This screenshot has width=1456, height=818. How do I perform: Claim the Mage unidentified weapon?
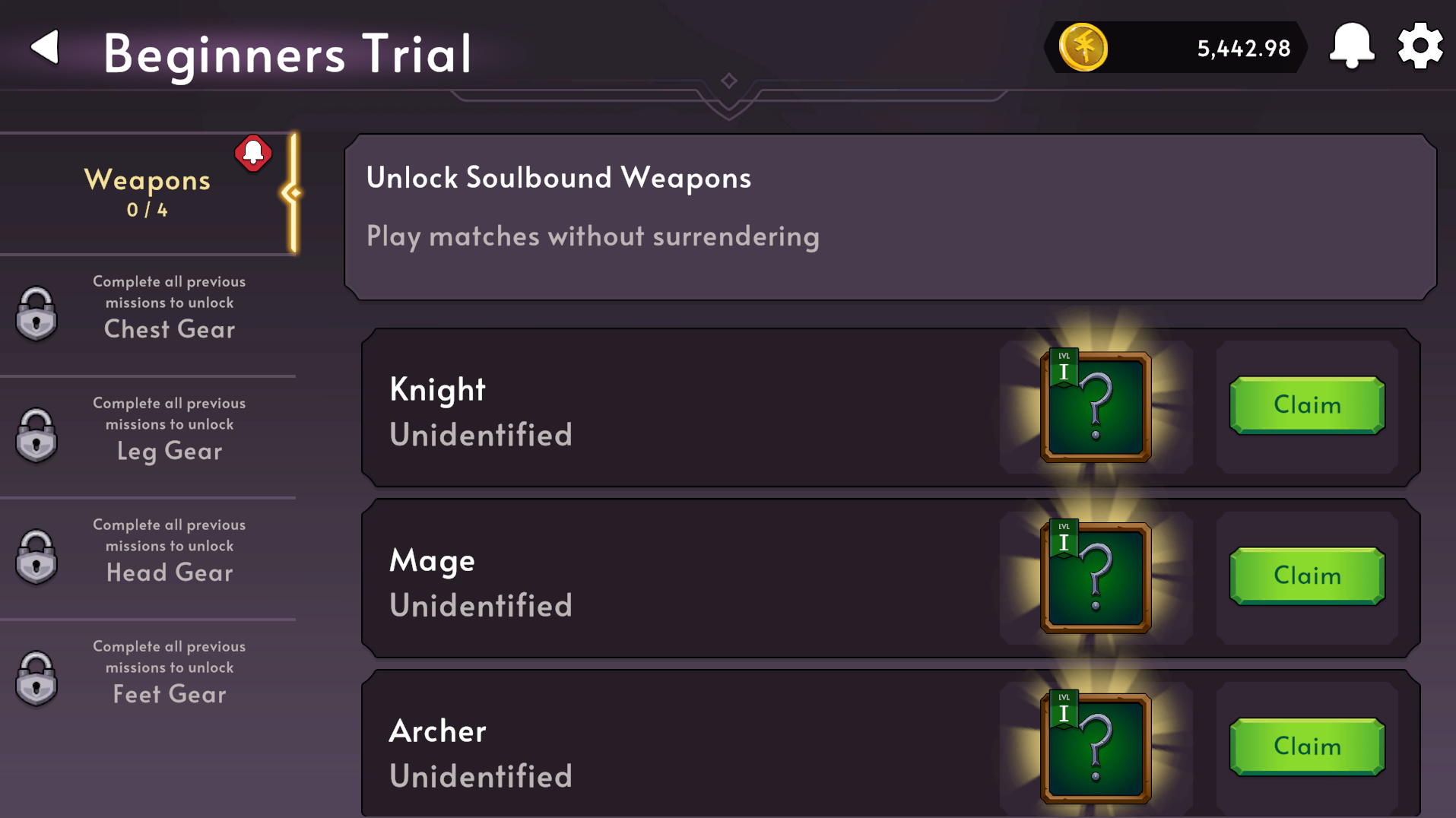point(1306,575)
